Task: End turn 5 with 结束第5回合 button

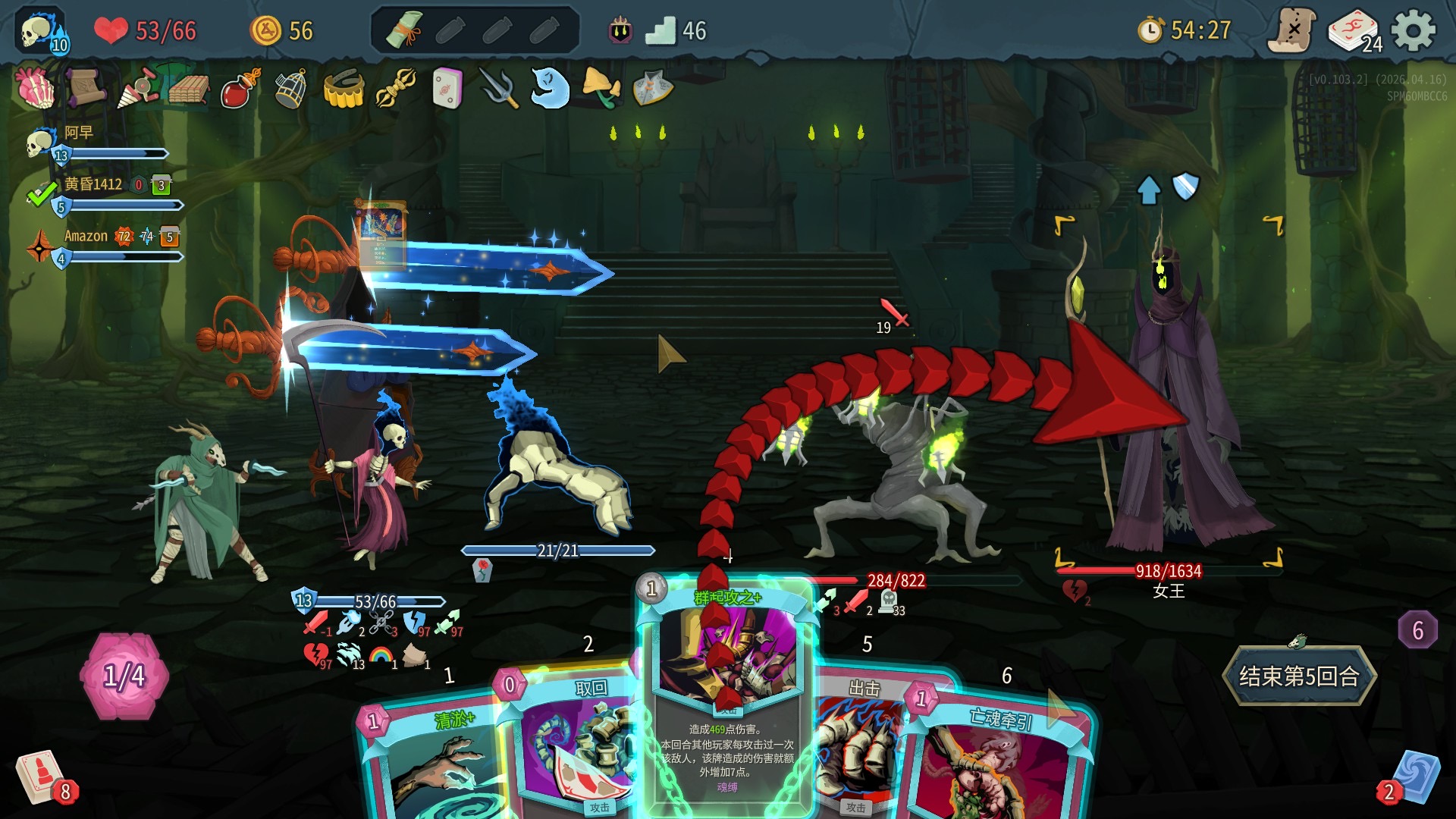Action: tap(1299, 676)
